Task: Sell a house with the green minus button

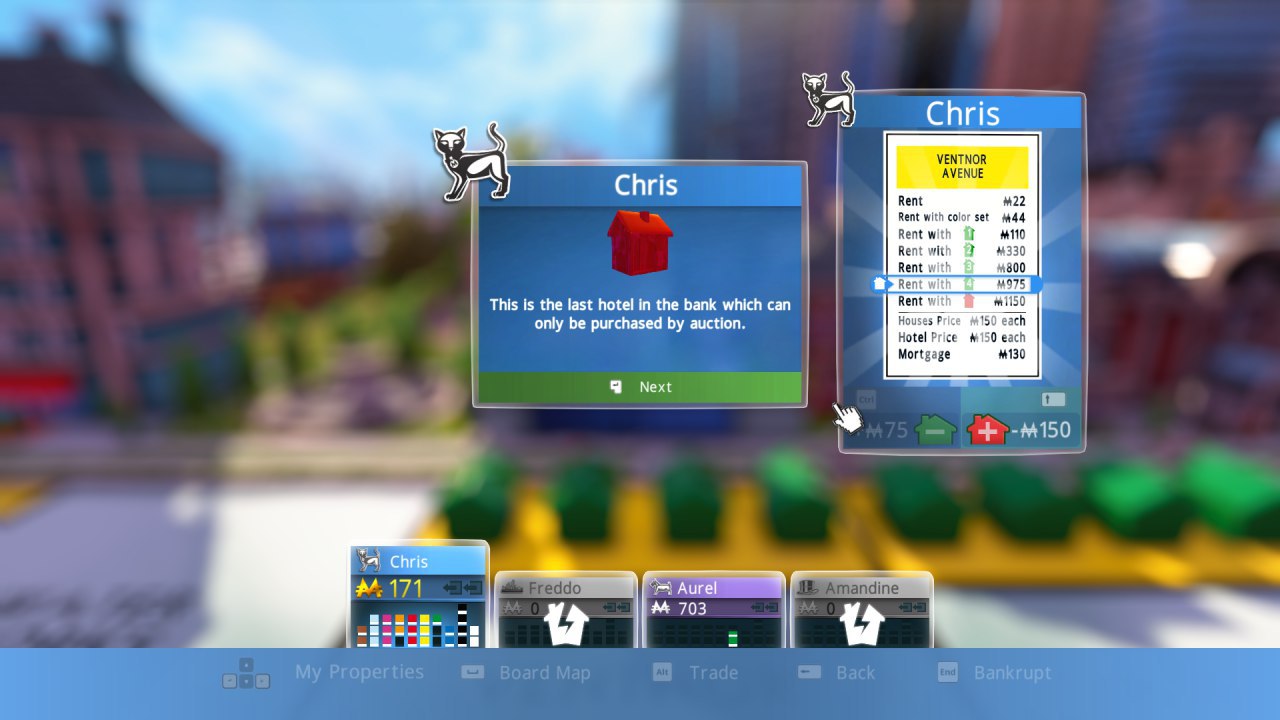Action: coord(934,431)
